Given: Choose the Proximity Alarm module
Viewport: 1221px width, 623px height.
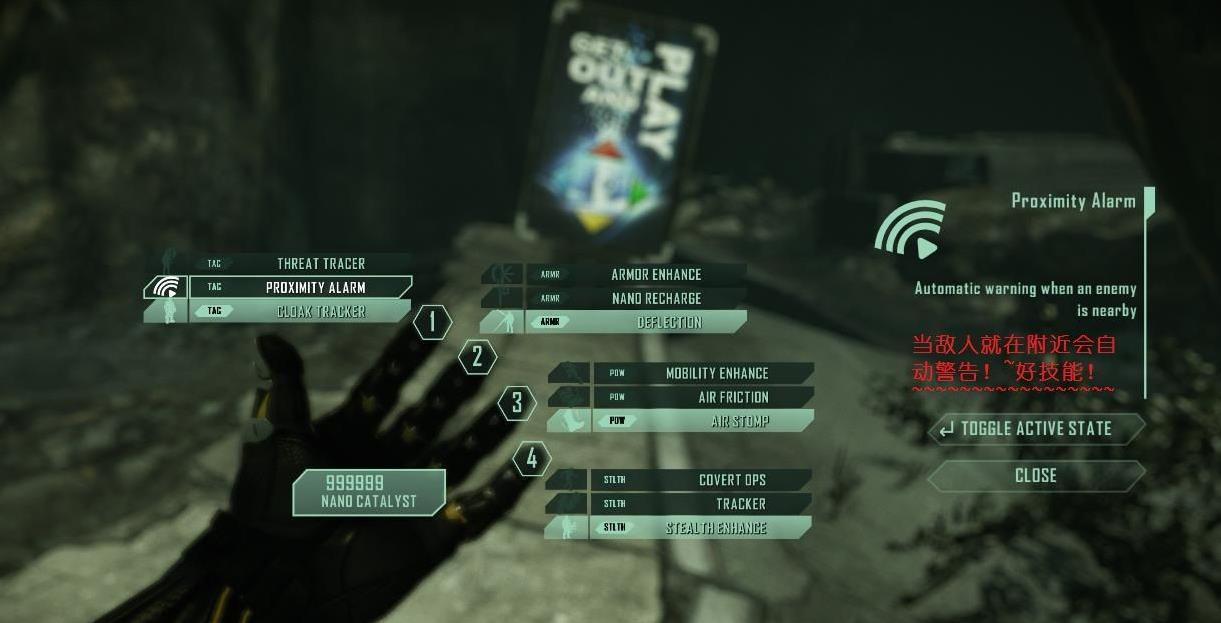Looking at the screenshot, I should click(315, 288).
